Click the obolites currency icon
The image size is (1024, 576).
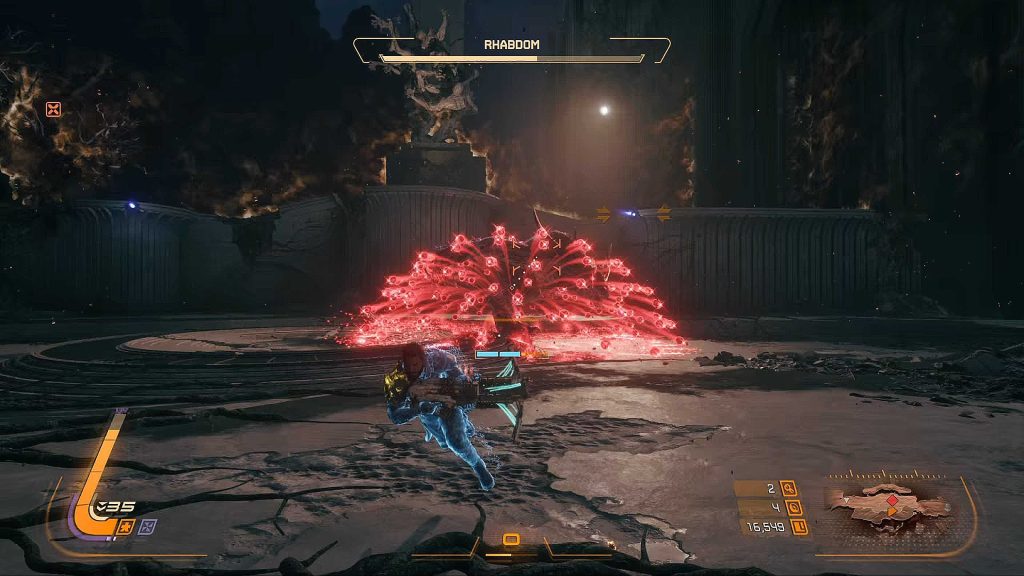click(797, 526)
